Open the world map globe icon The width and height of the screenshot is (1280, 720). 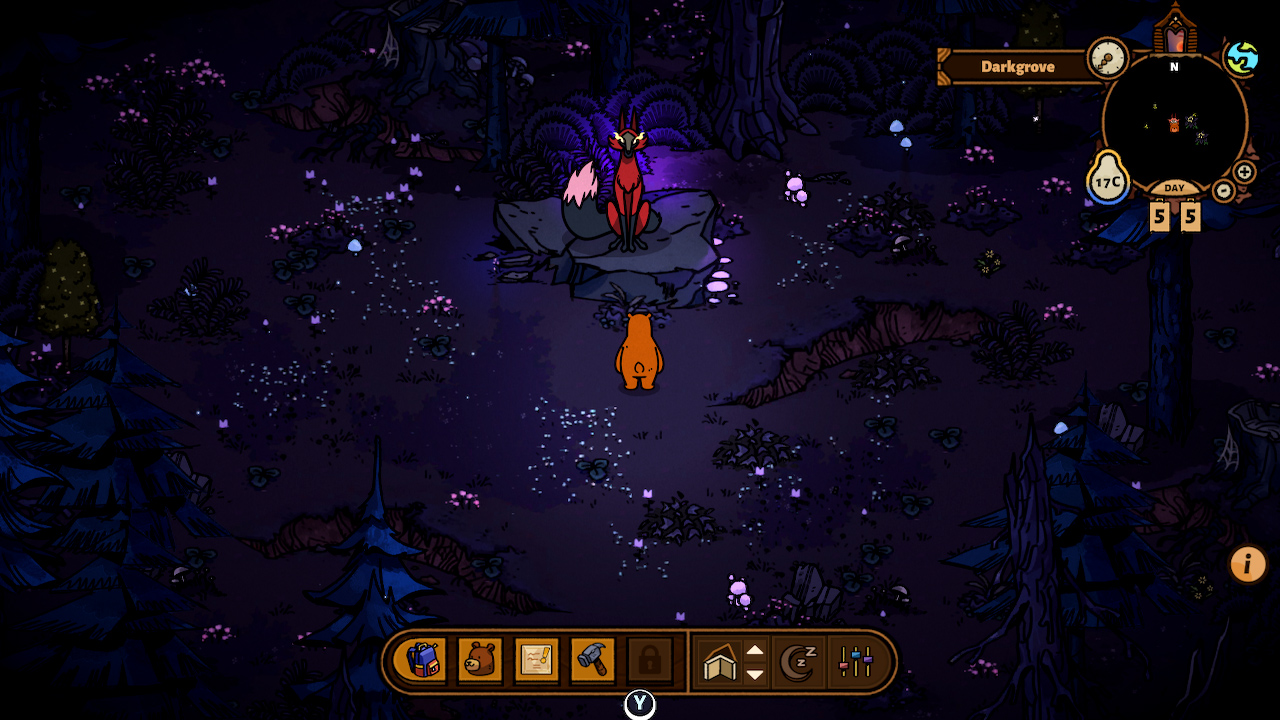pyautogui.click(x=1242, y=58)
